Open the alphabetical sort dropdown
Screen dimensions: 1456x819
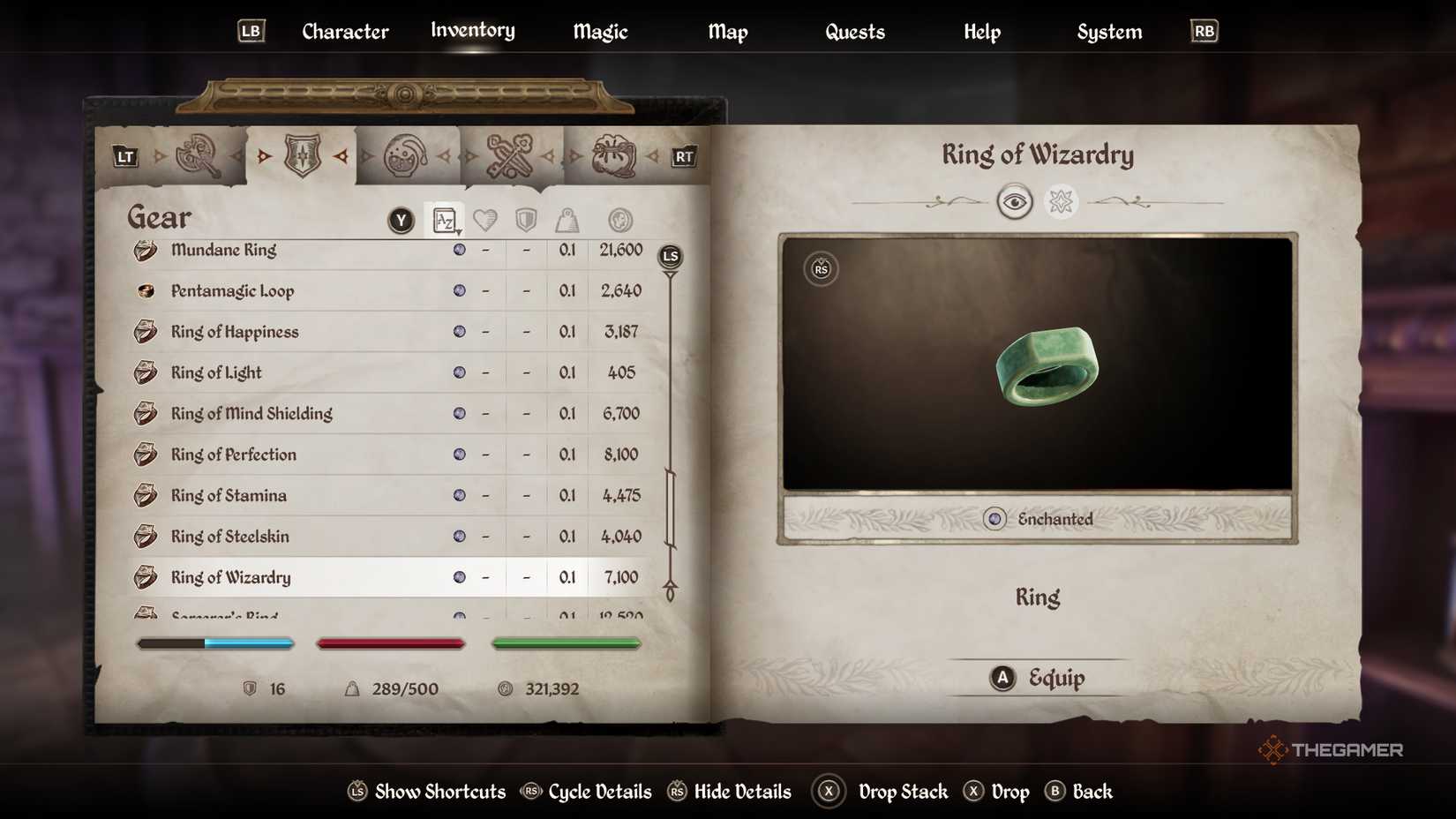(447, 220)
